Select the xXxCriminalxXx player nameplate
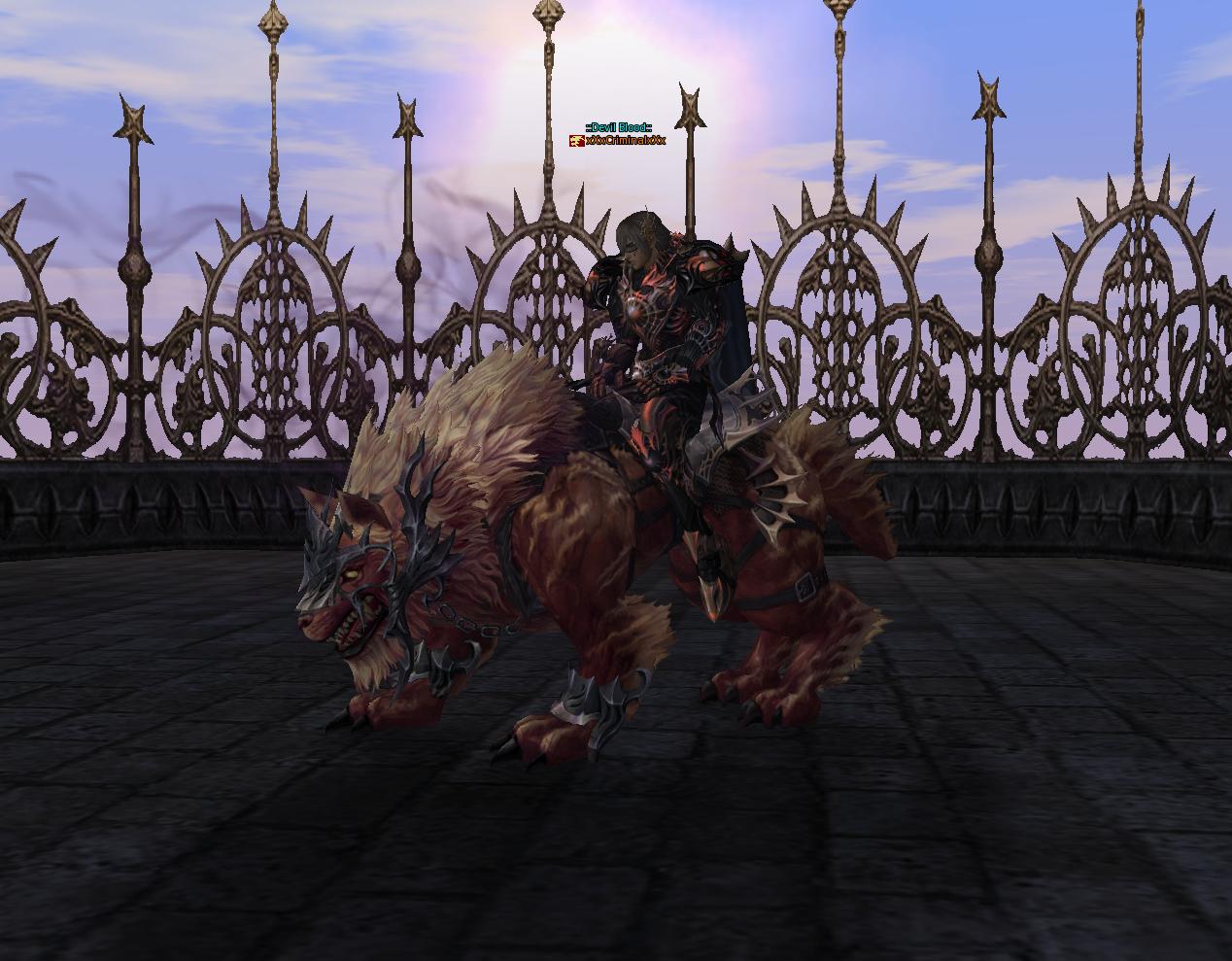Screen dimensions: 1232x961 click(x=625, y=141)
